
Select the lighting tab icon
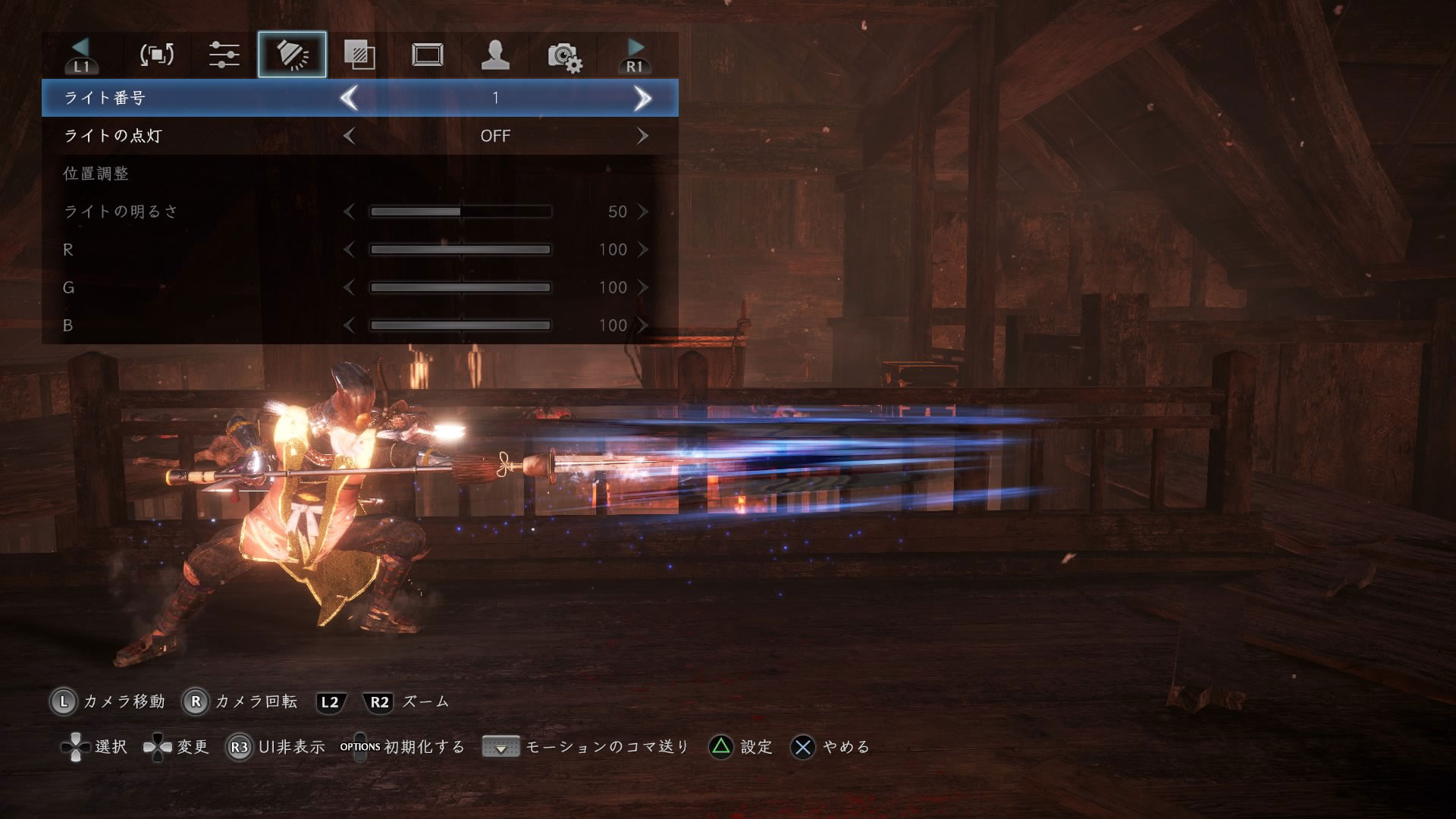click(x=292, y=55)
